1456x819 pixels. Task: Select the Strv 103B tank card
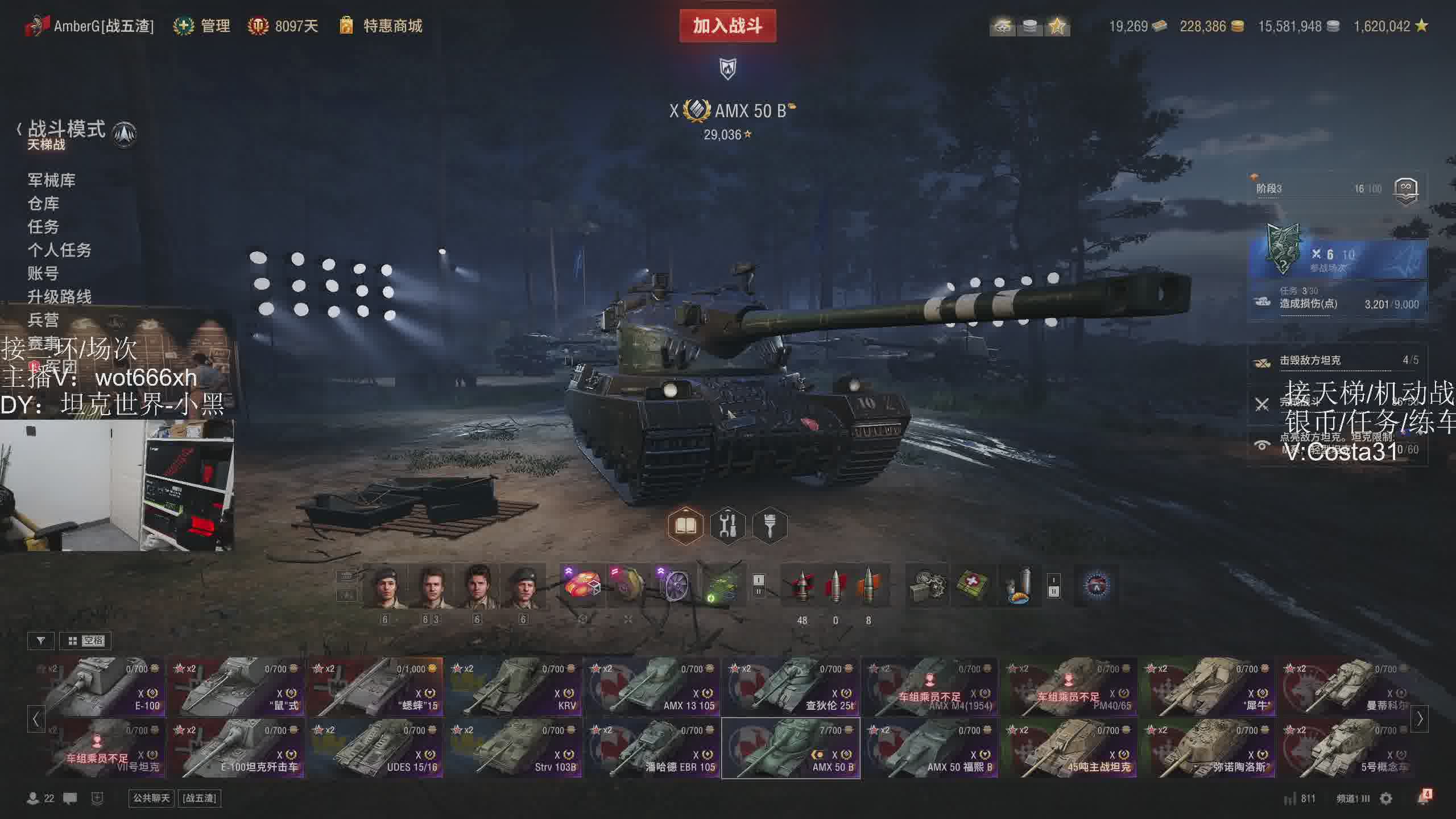click(x=514, y=748)
